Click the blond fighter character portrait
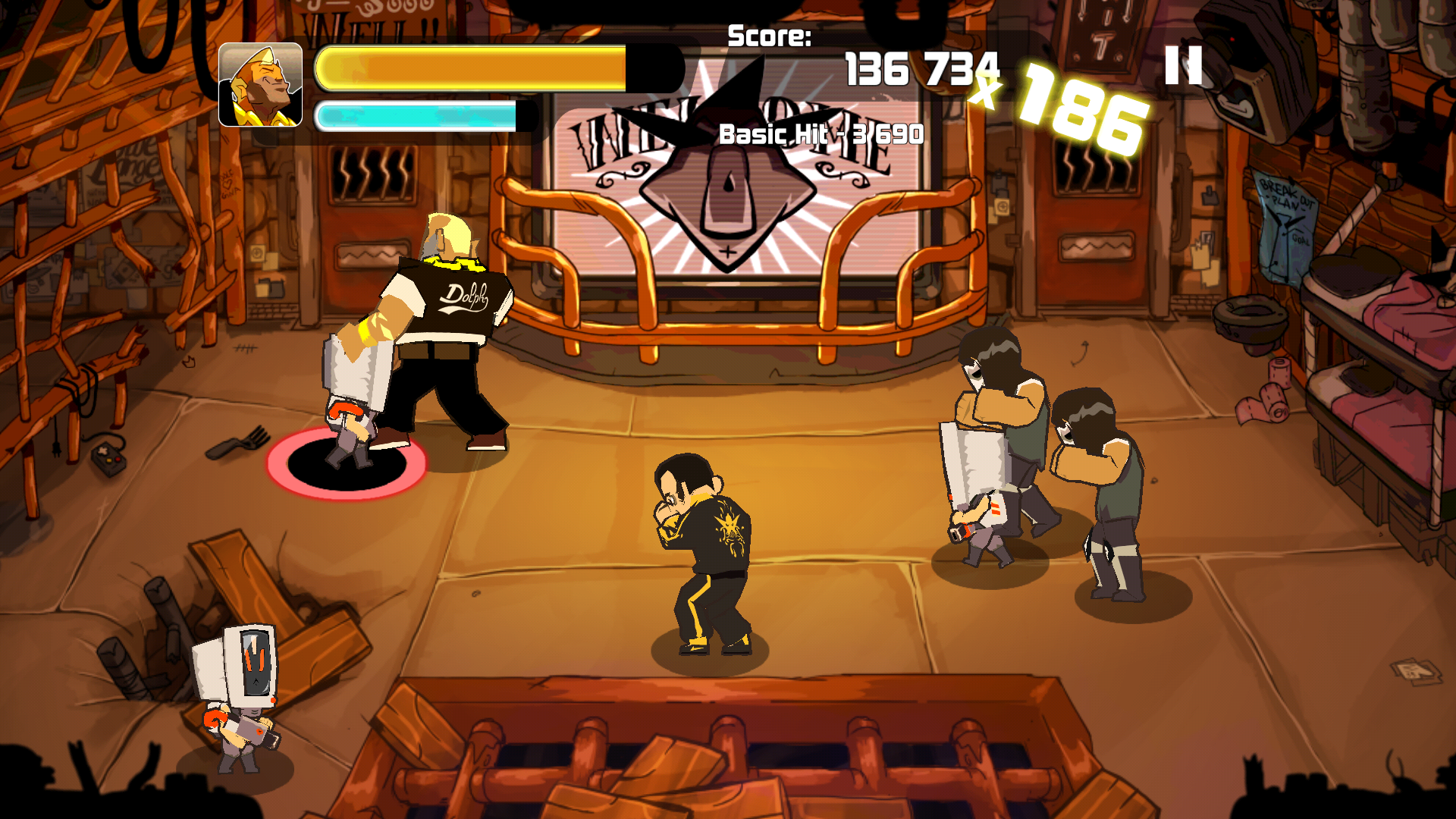Screen dimensions: 1456x819 coord(260,85)
